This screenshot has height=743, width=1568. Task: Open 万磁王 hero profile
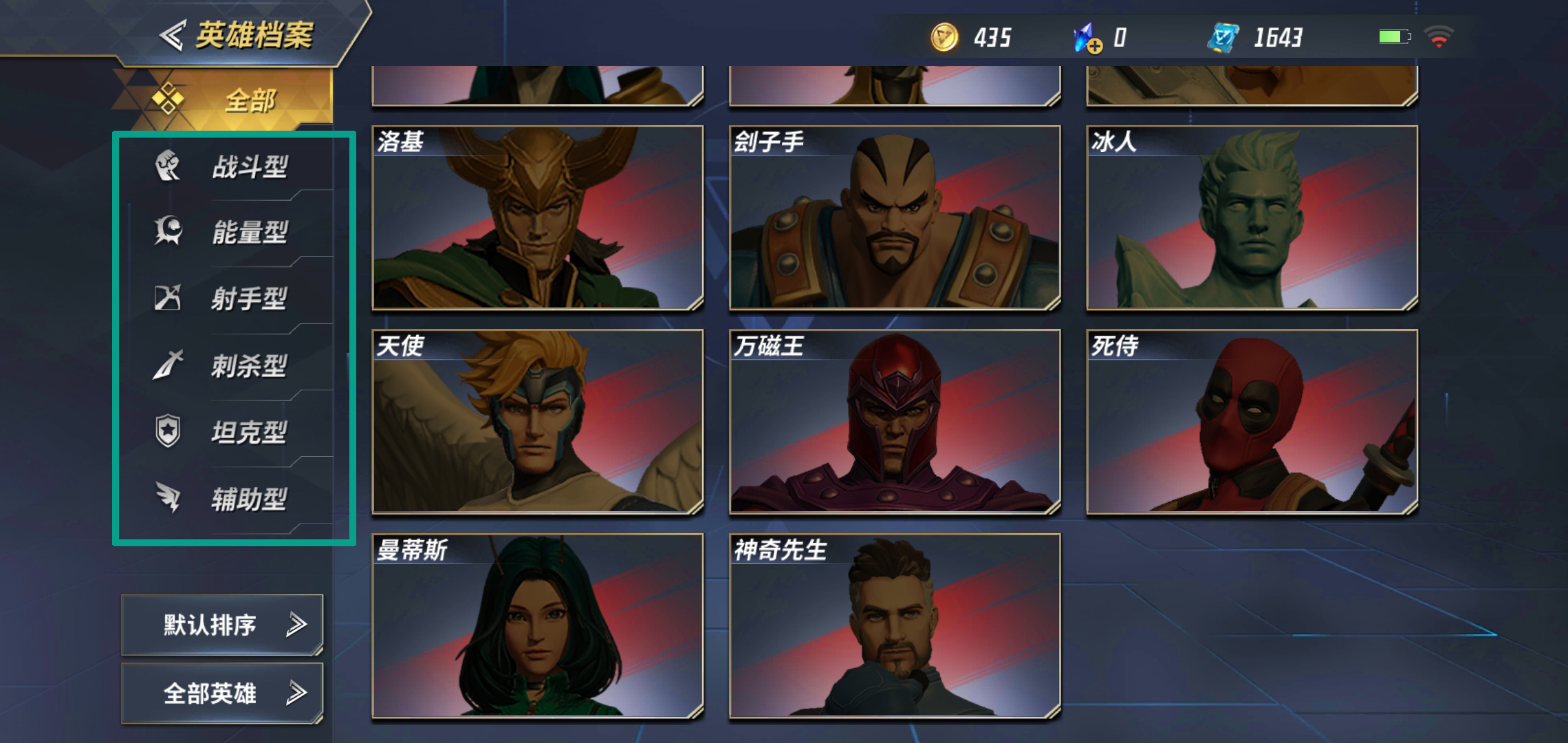click(x=894, y=422)
